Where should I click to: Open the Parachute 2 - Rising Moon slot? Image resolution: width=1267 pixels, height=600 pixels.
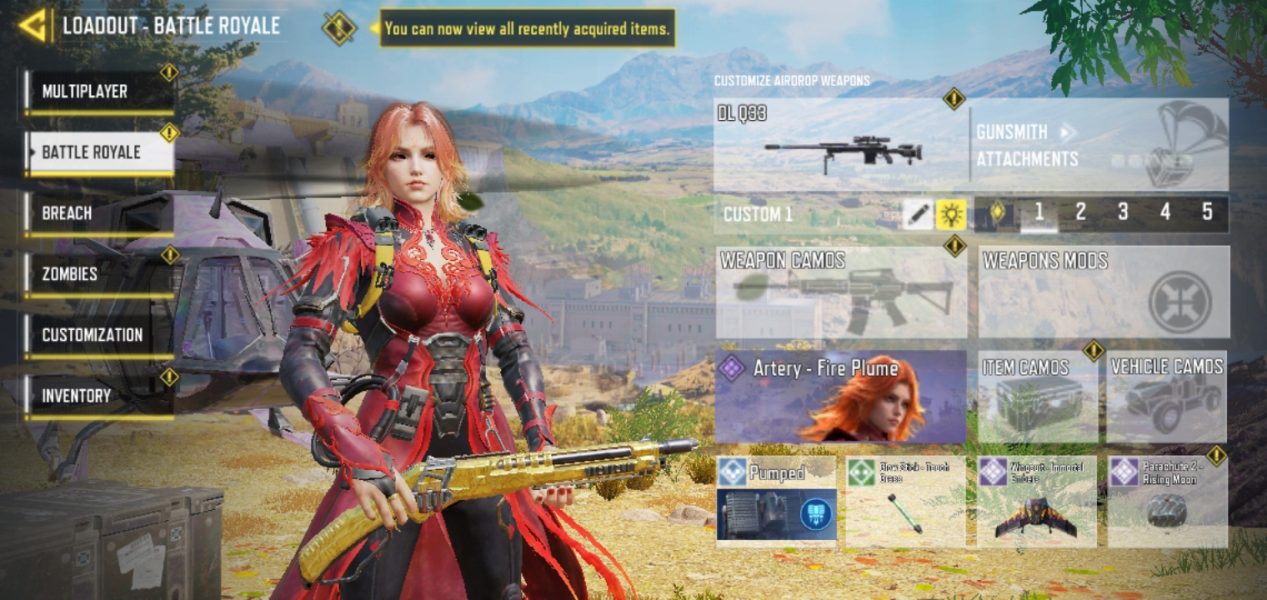tap(1167, 501)
